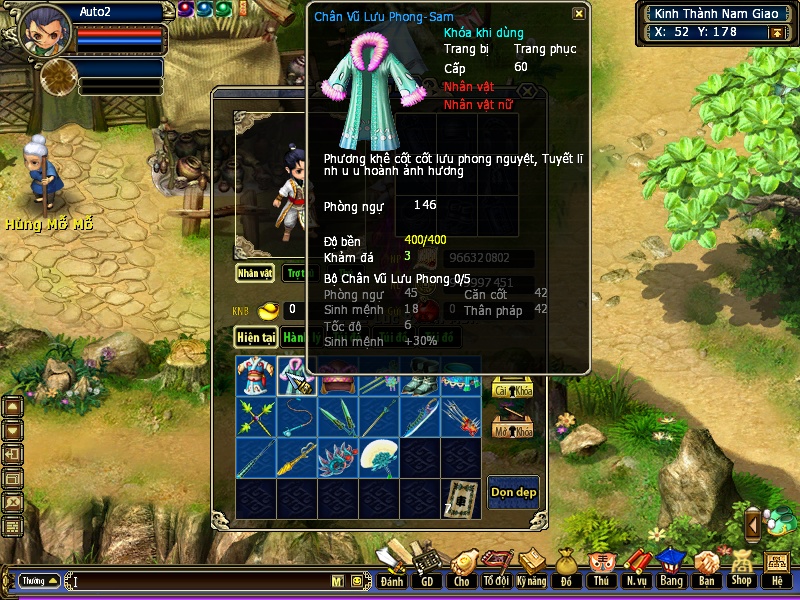The height and width of the screenshot is (600, 800).
Task: Open the Tổ đội party menu
Action: point(497,568)
